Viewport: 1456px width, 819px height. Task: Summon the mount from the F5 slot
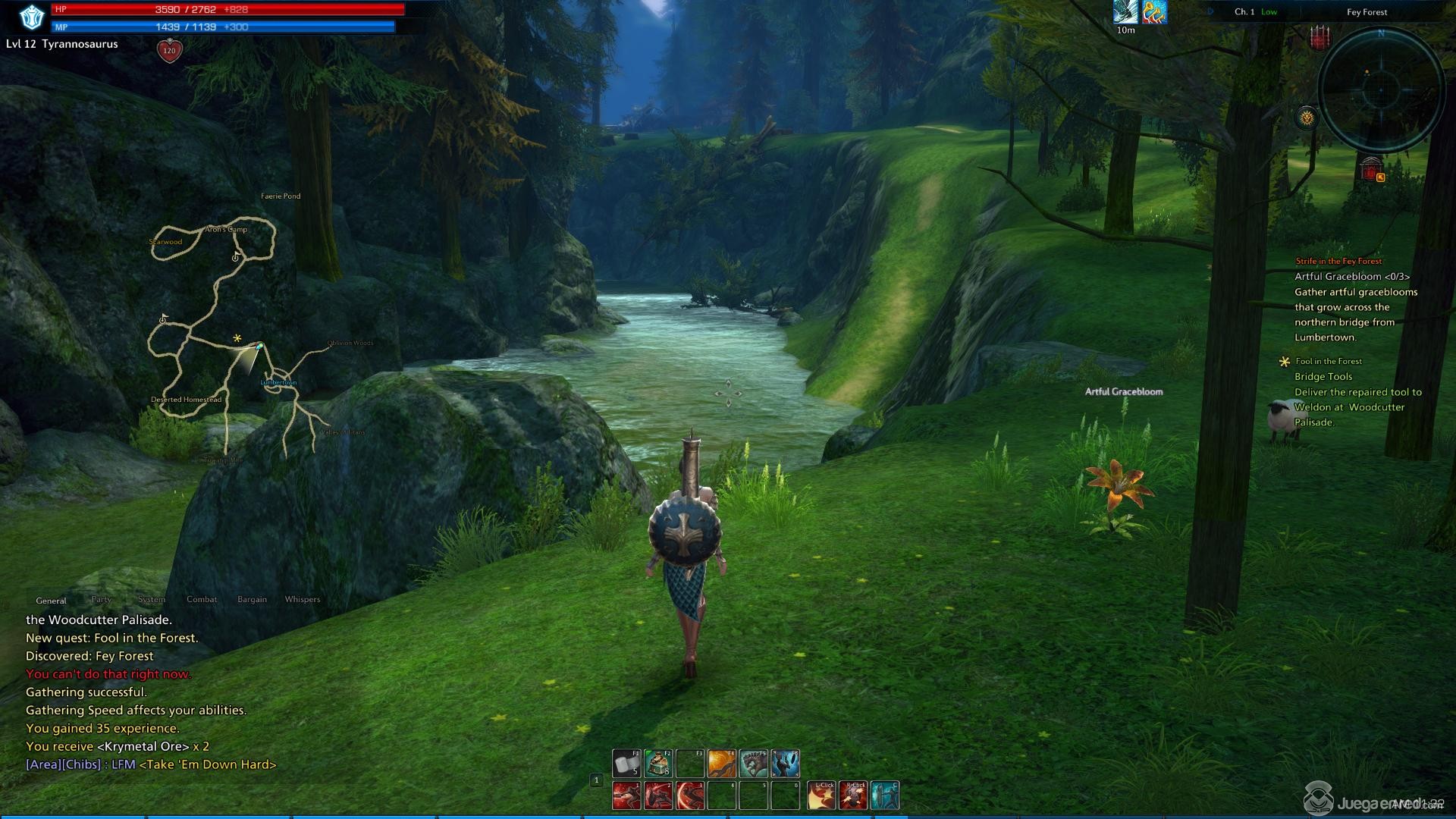click(753, 764)
